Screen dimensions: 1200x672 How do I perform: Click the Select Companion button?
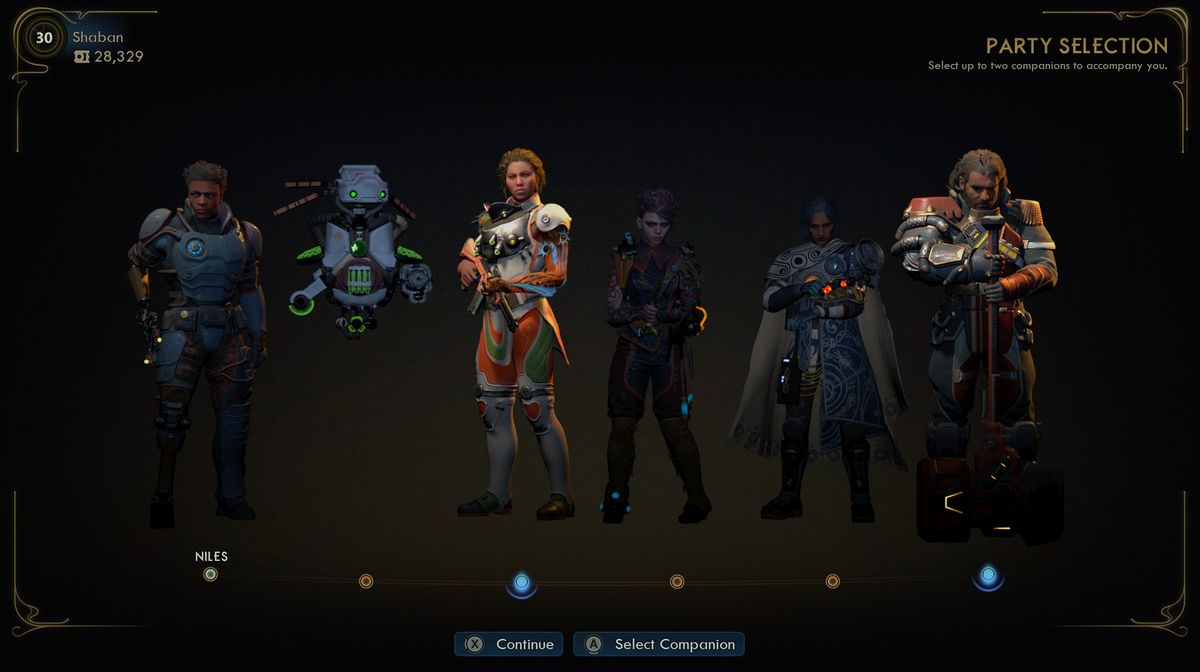[659, 645]
